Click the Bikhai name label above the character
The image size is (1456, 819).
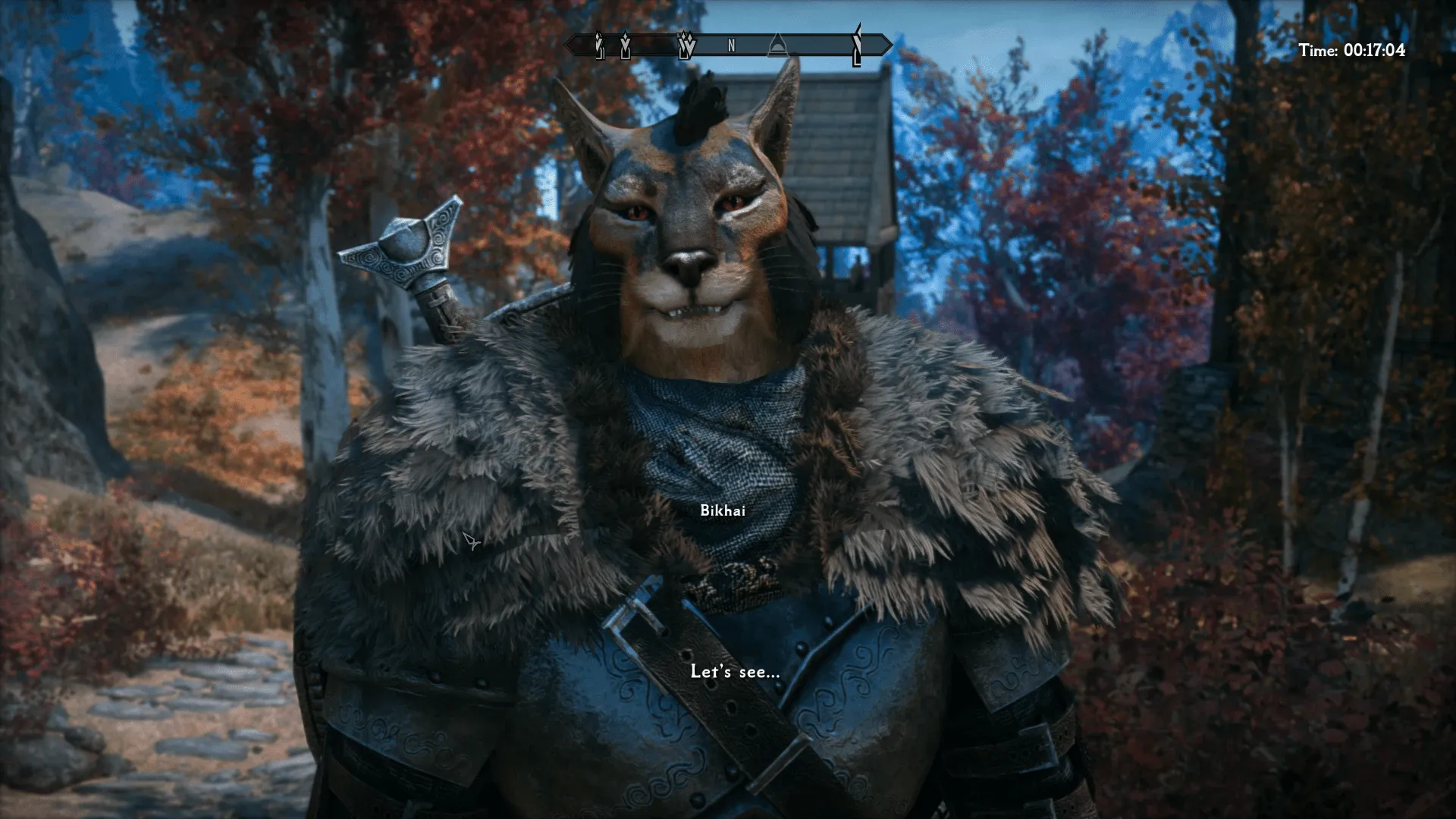[721, 510]
